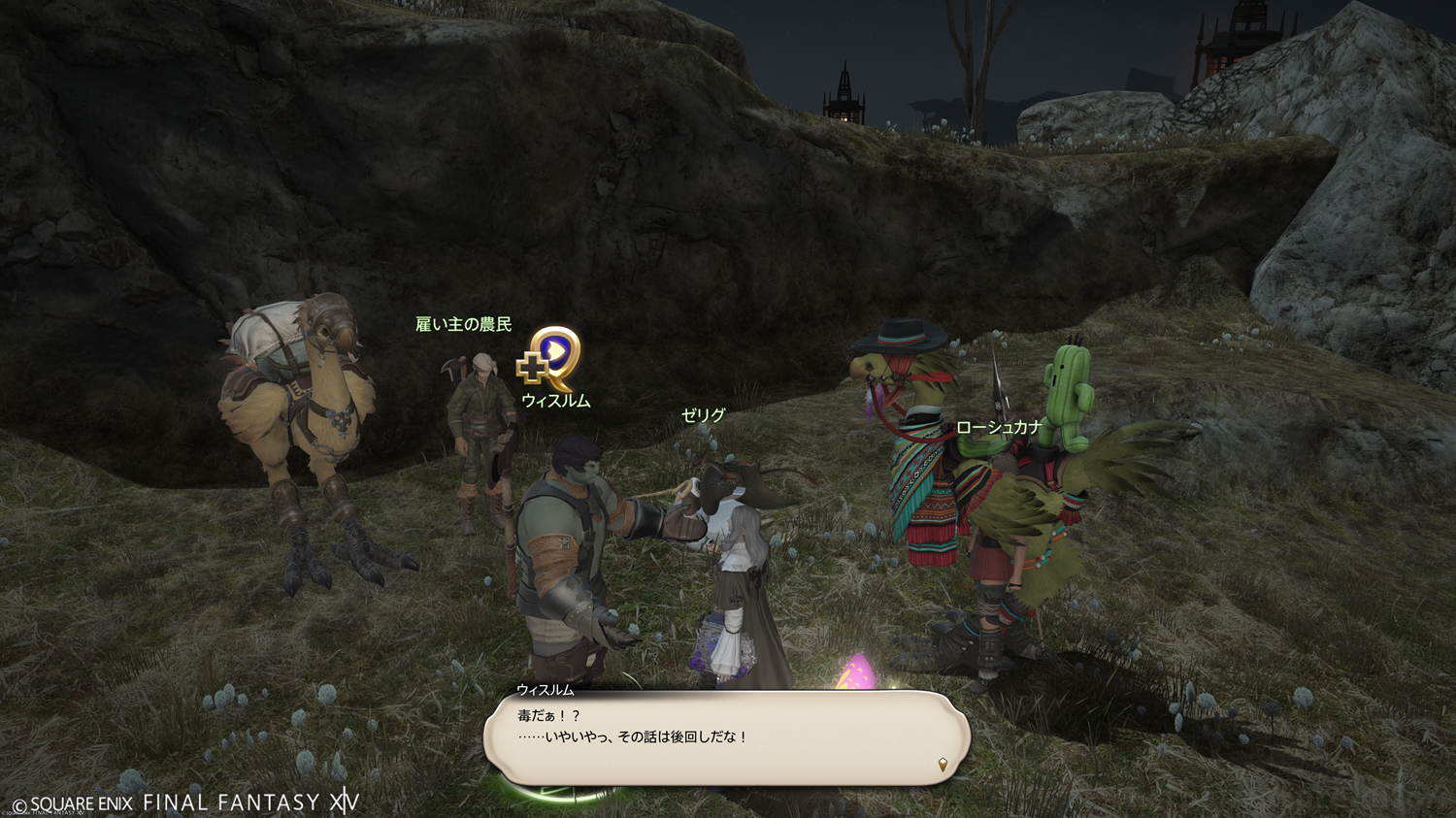Select the quest marker above ウィスルム
Viewport: 1456px width, 818px height.
(550, 358)
